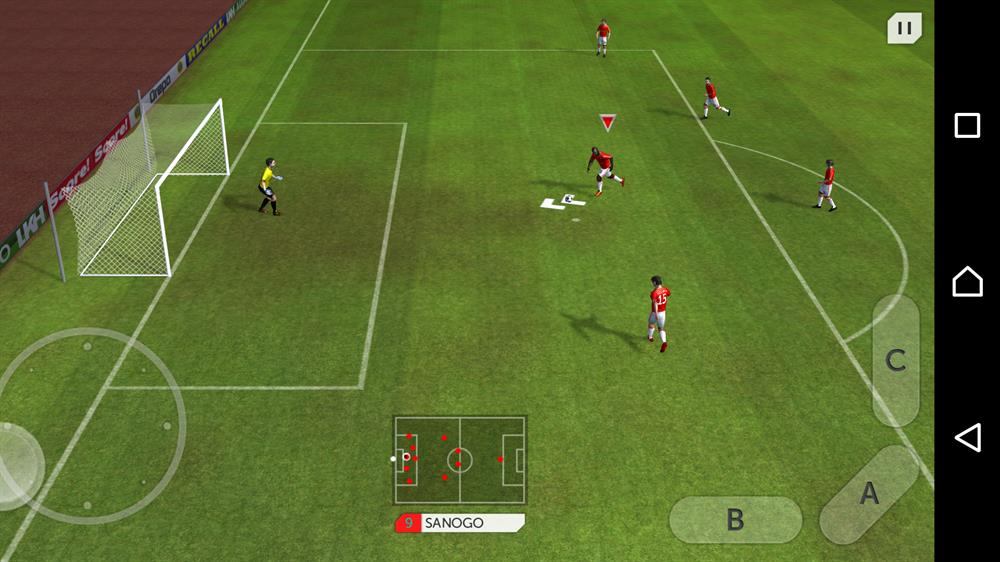Go to the Android home screen
This screenshot has width=1000, height=562.
click(967, 282)
